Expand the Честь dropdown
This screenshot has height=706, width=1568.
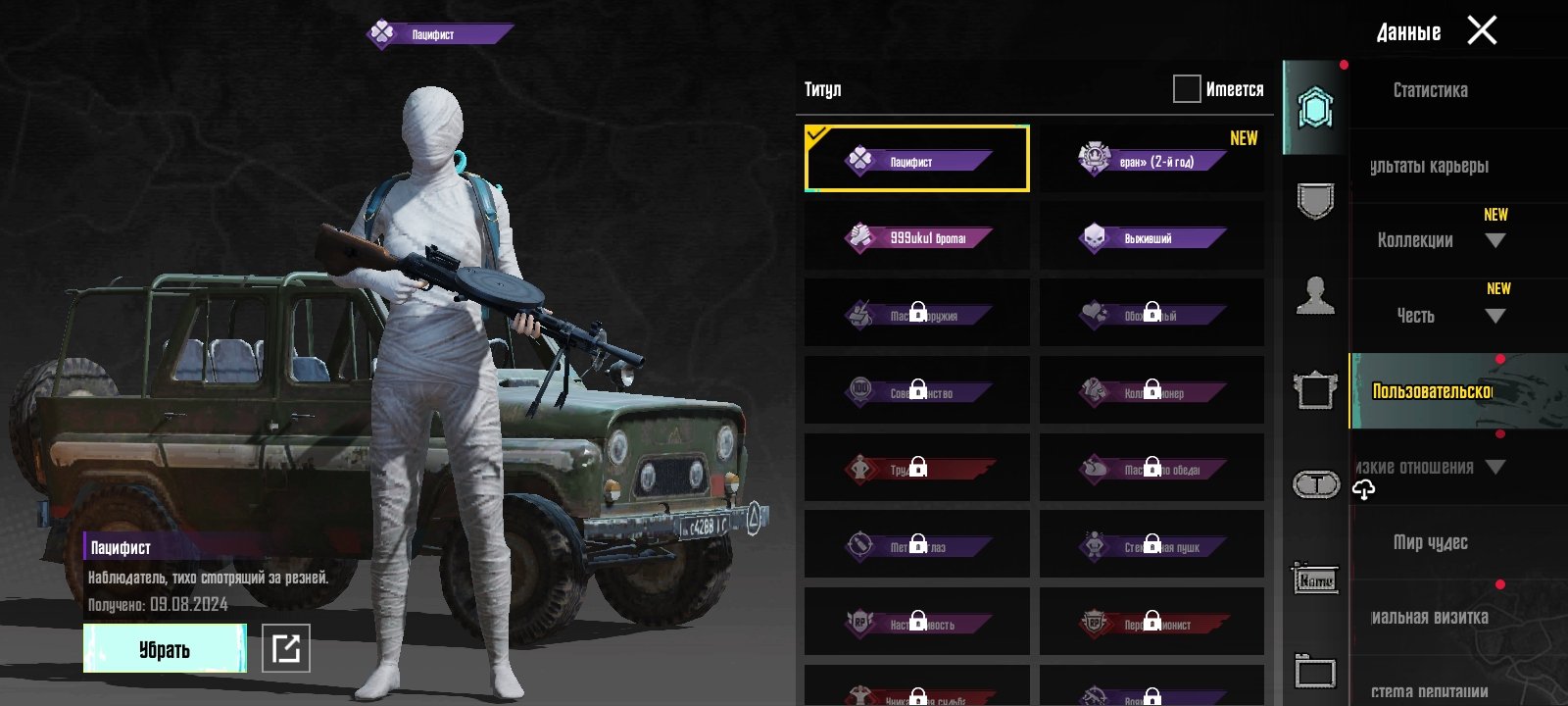pyautogui.click(x=1494, y=316)
